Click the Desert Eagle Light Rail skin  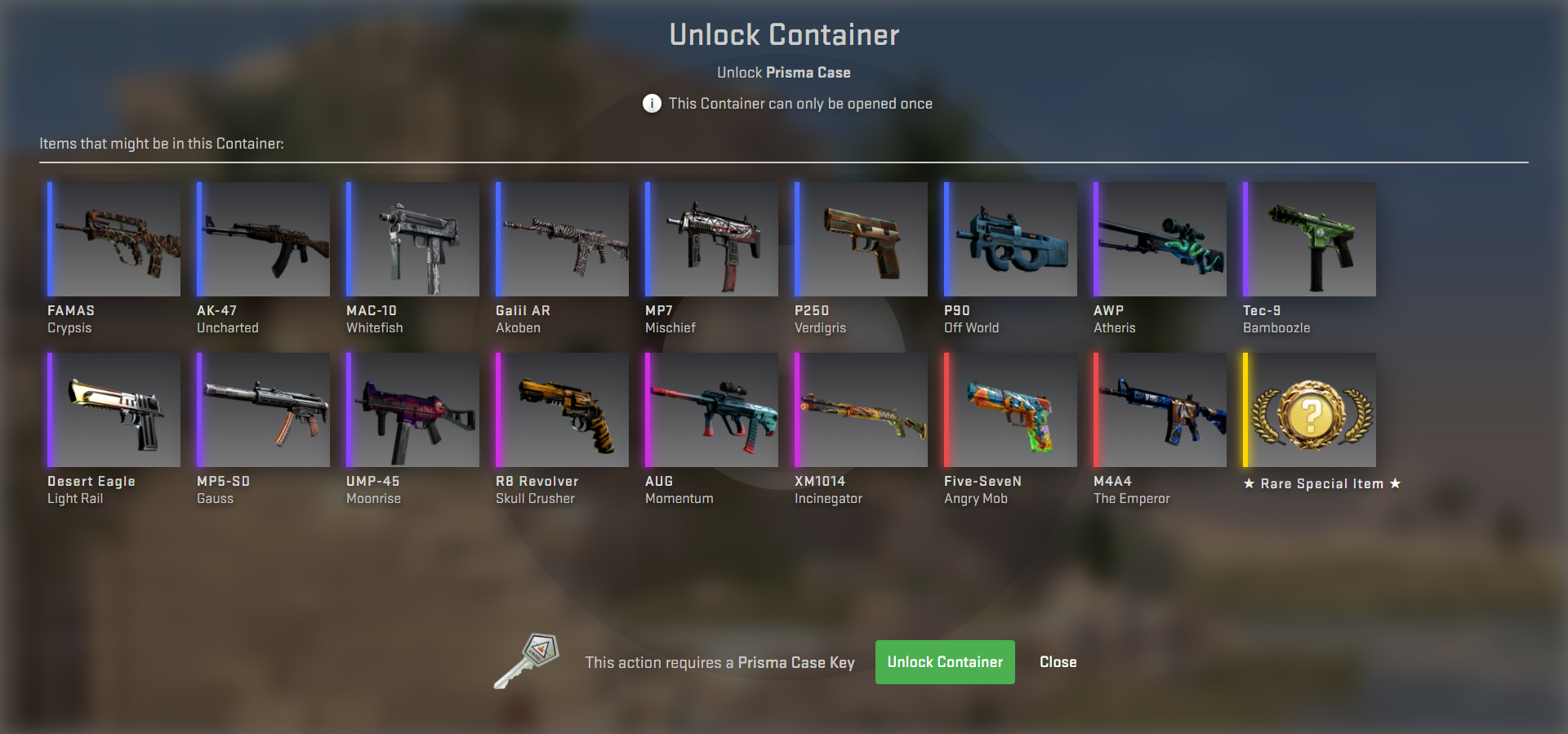click(x=113, y=409)
